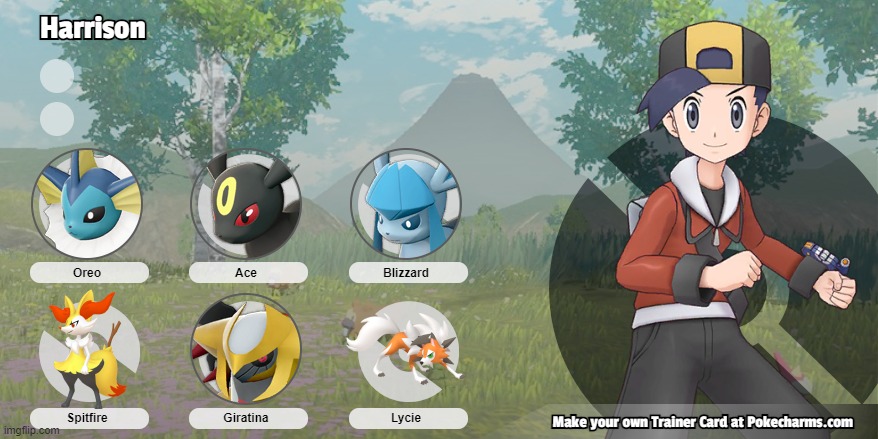
Task: Click the imgflip.com watermark
Action: pyautogui.click(x=31, y=431)
